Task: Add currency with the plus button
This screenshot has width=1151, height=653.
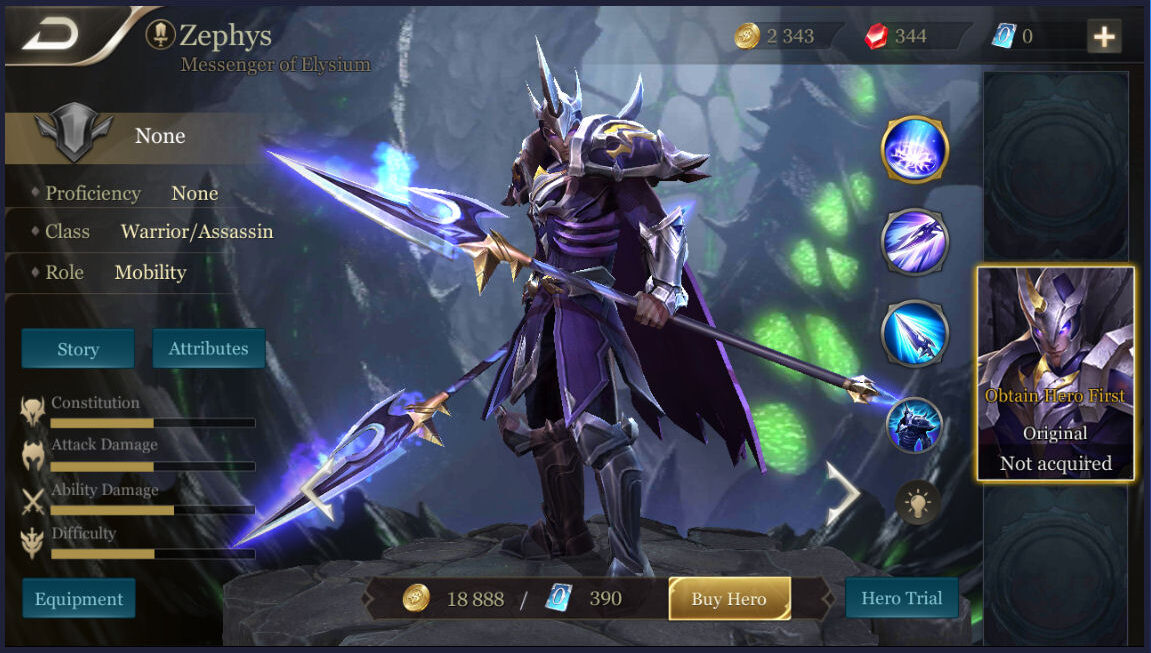Action: tap(1104, 37)
